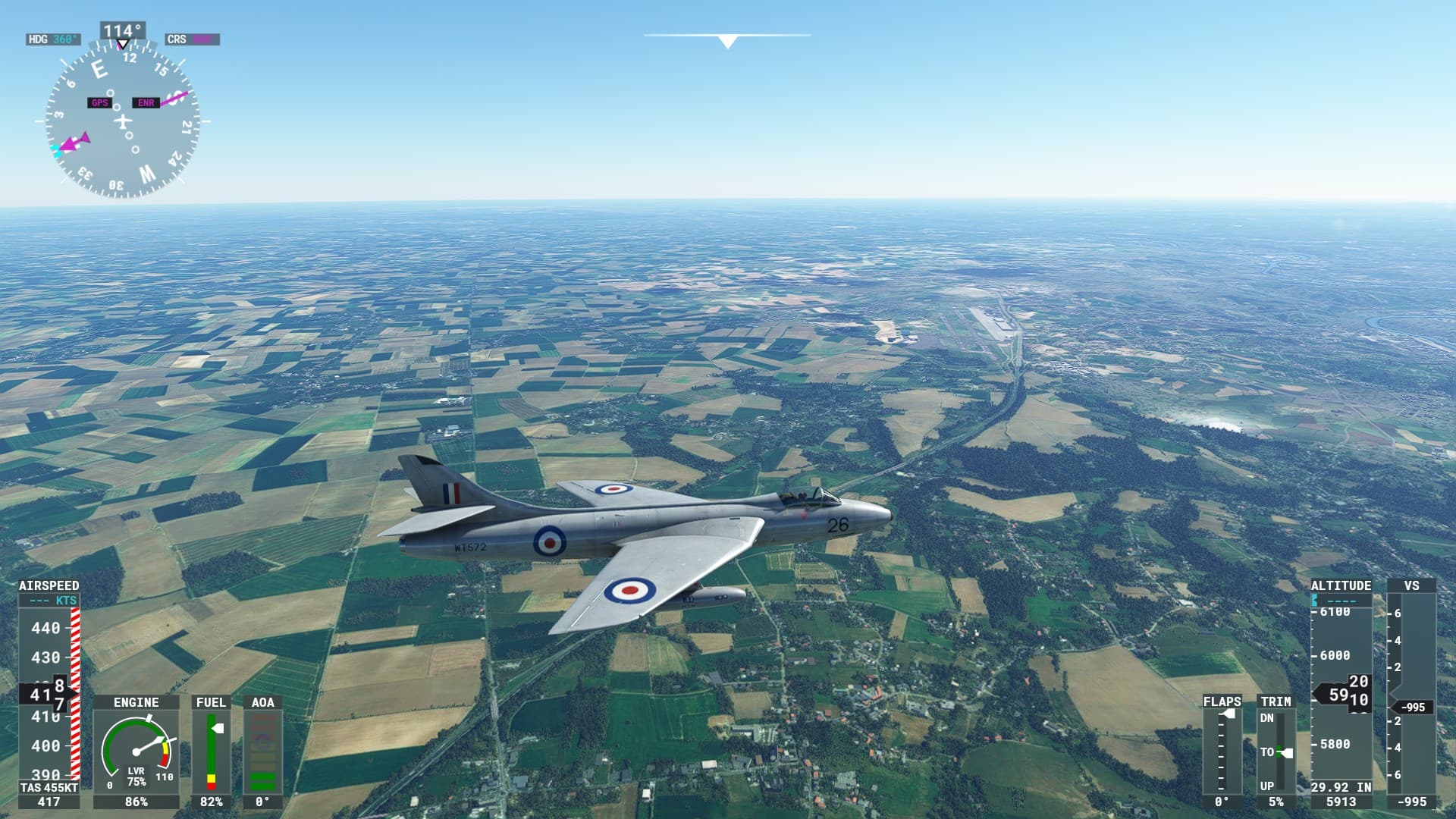1456x819 pixels.
Task: Click the trim position indicator
Action: (x=1277, y=752)
